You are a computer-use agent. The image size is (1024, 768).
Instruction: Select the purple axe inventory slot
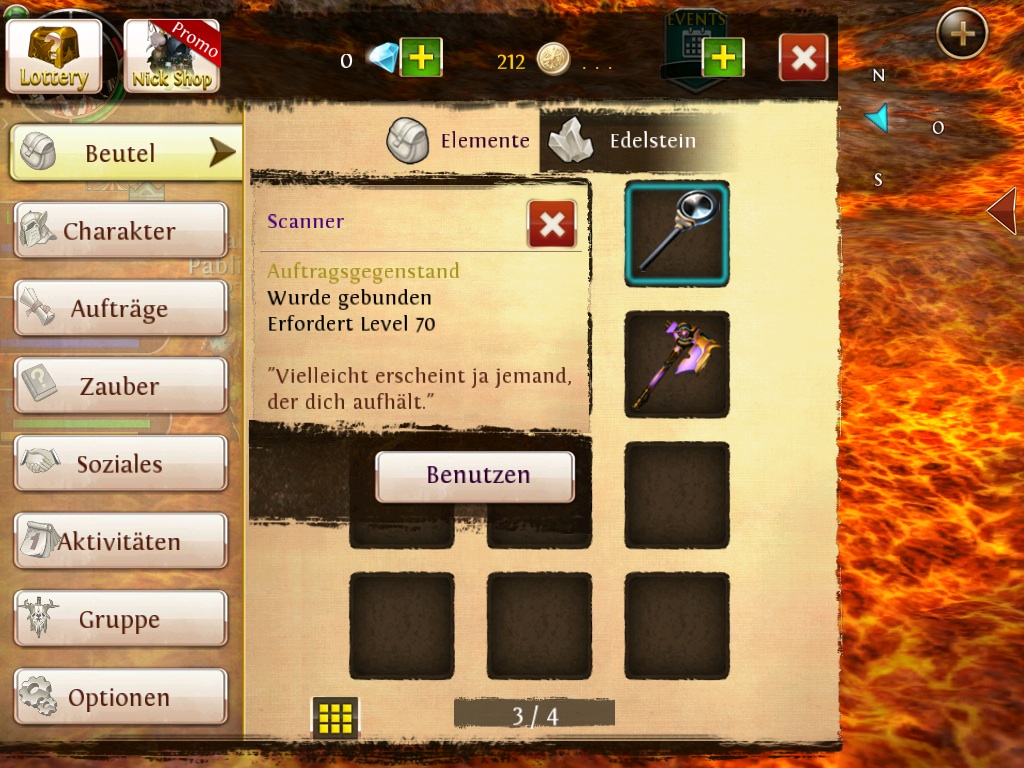pyautogui.click(x=677, y=364)
